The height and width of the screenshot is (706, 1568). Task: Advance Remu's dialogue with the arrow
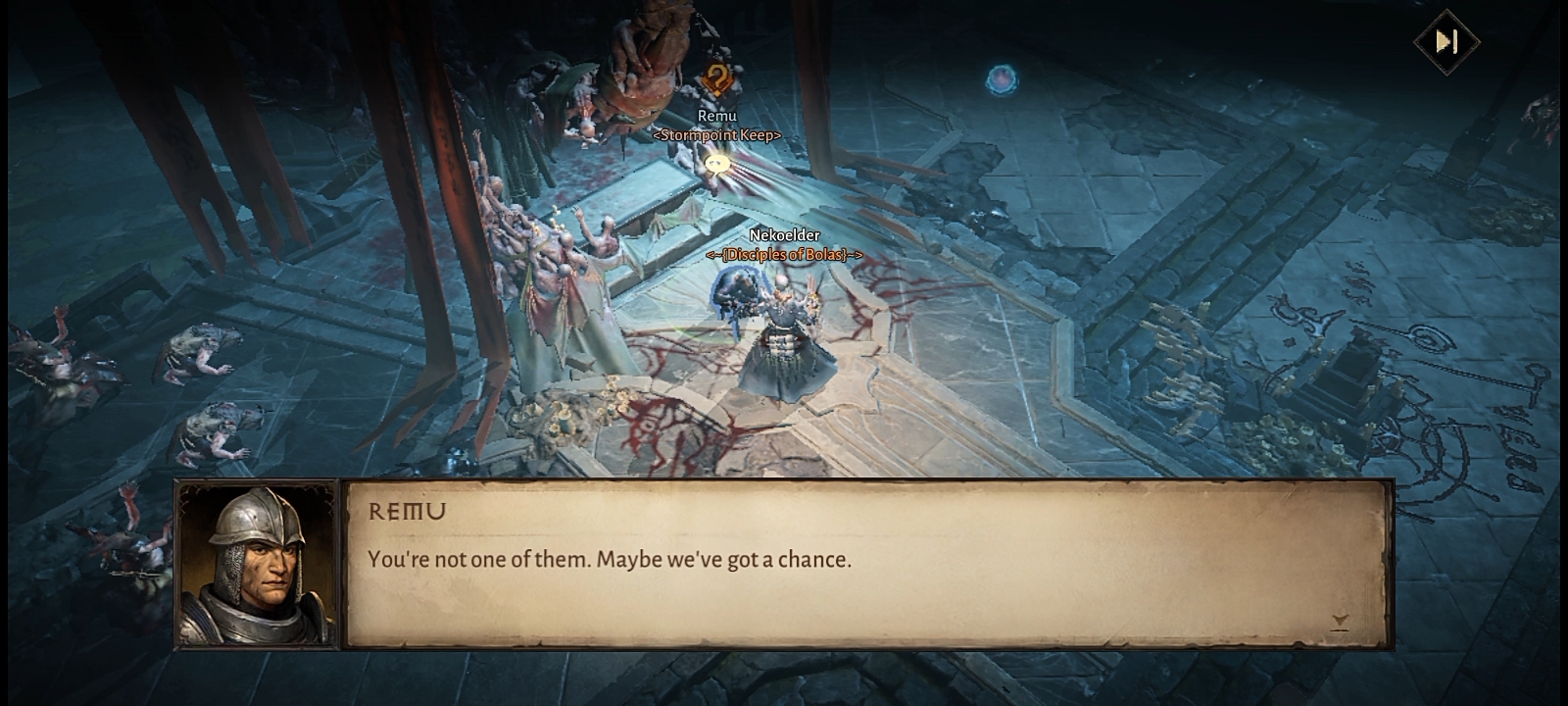pos(1340,622)
